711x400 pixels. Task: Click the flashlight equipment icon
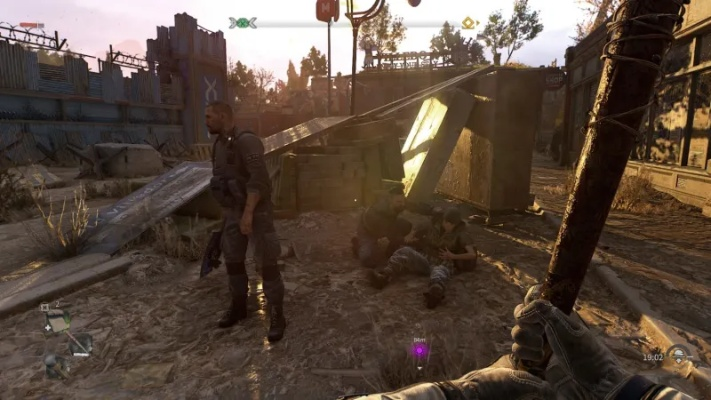pyautogui.click(x=54, y=365)
